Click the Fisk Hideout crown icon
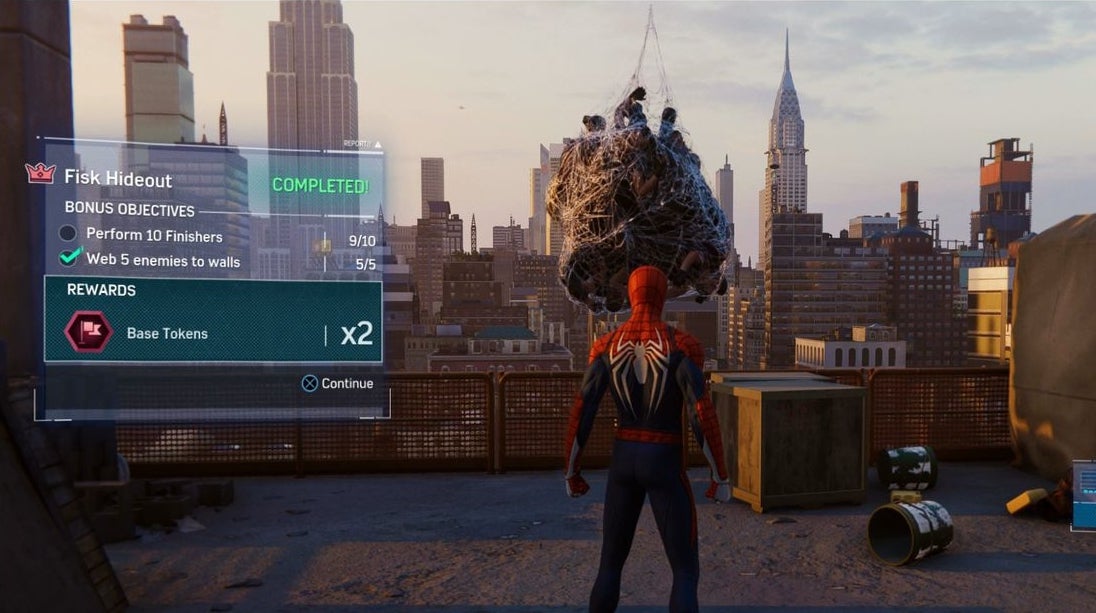The height and width of the screenshot is (613, 1096). pyautogui.click(x=40, y=173)
